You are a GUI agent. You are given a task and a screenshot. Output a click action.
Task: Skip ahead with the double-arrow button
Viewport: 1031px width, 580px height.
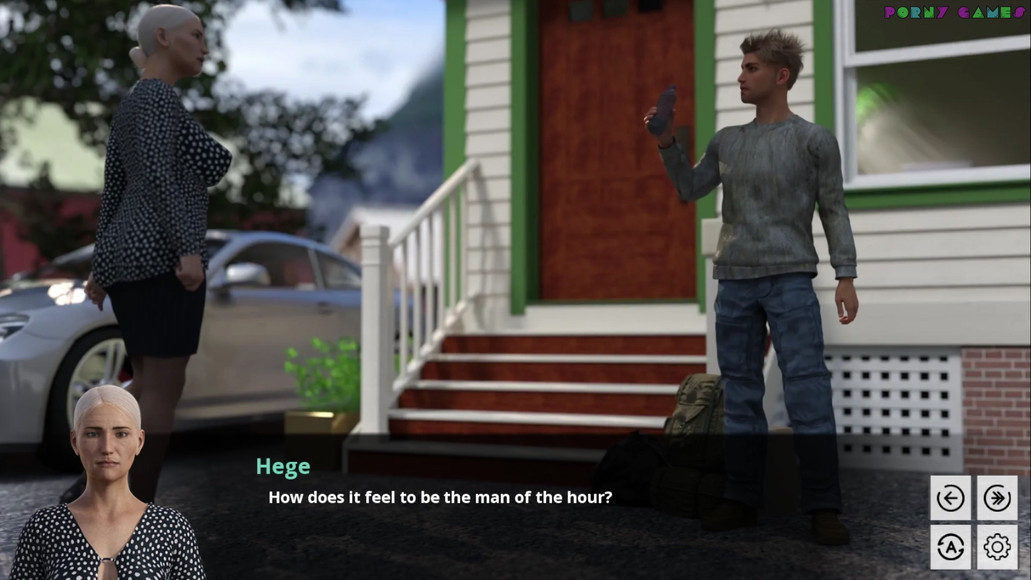(997, 498)
